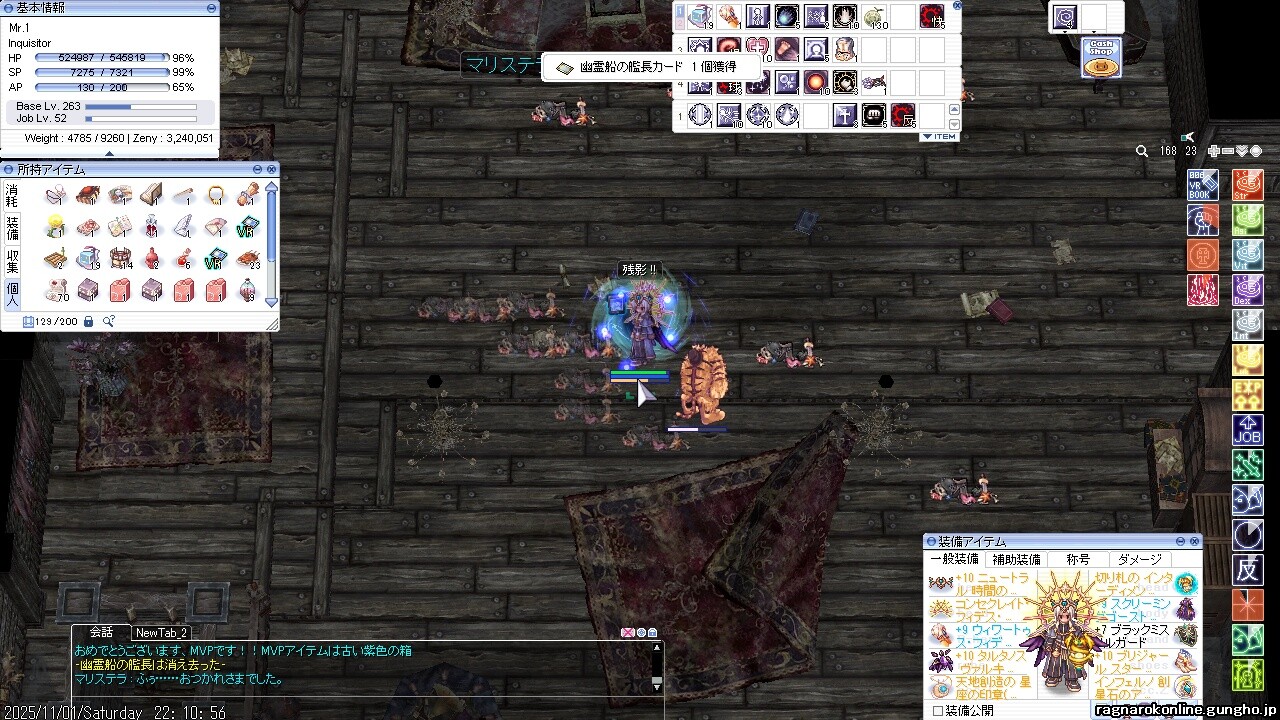The width and height of the screenshot is (1280, 720).
Task: Click the inventory lock icon
Action: [88, 321]
